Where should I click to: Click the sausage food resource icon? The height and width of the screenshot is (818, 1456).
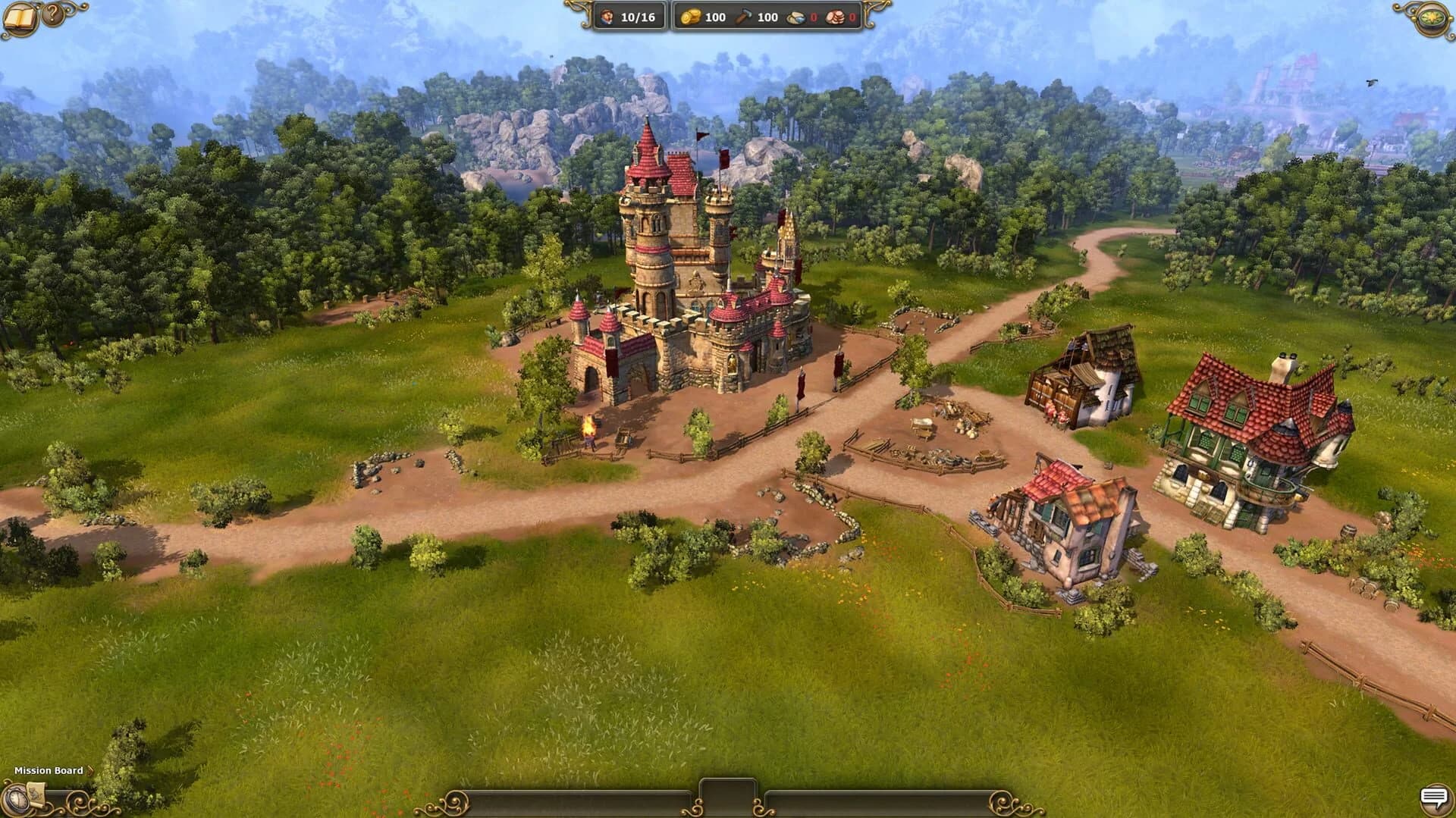[x=835, y=16]
